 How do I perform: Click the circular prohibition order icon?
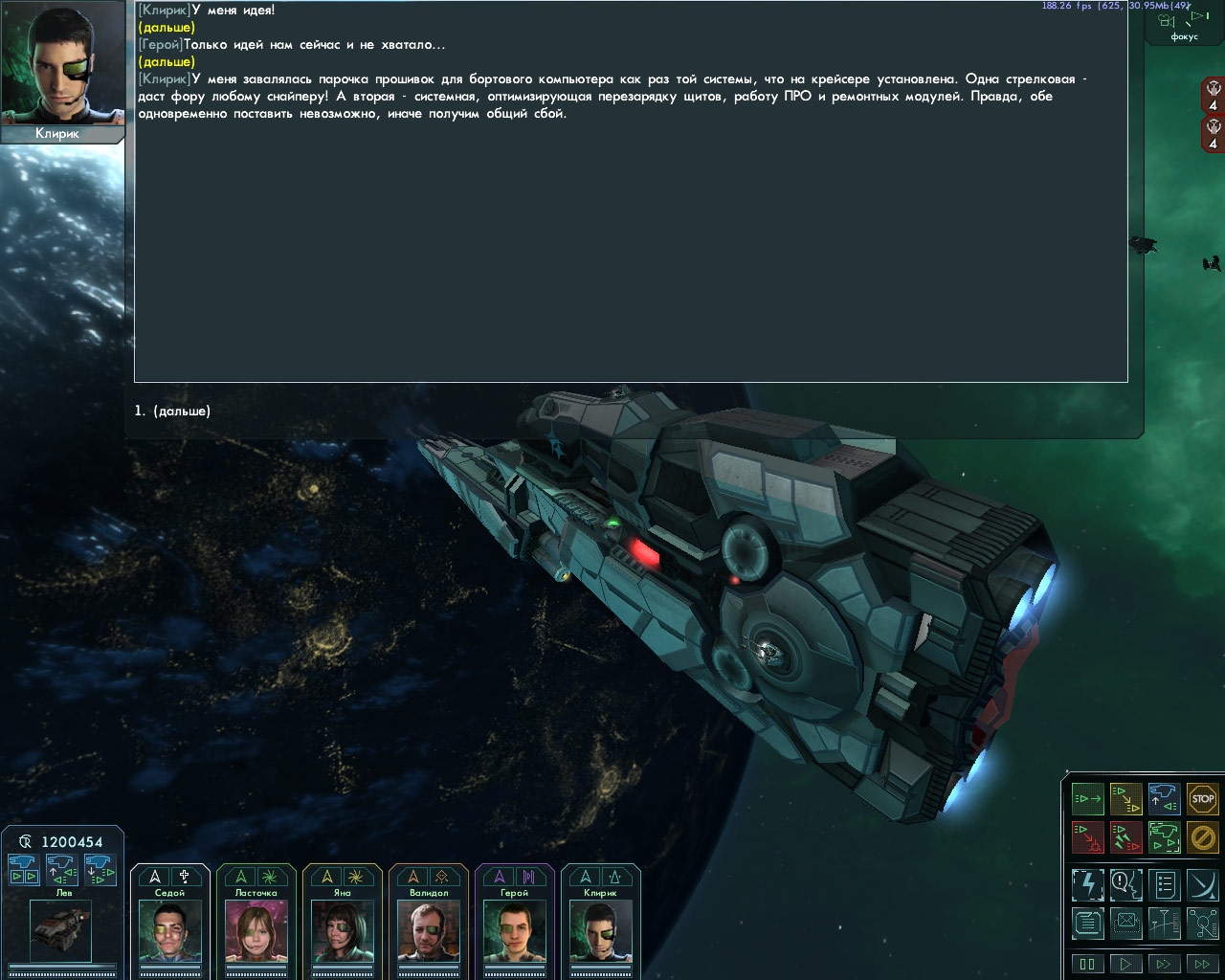[1203, 837]
